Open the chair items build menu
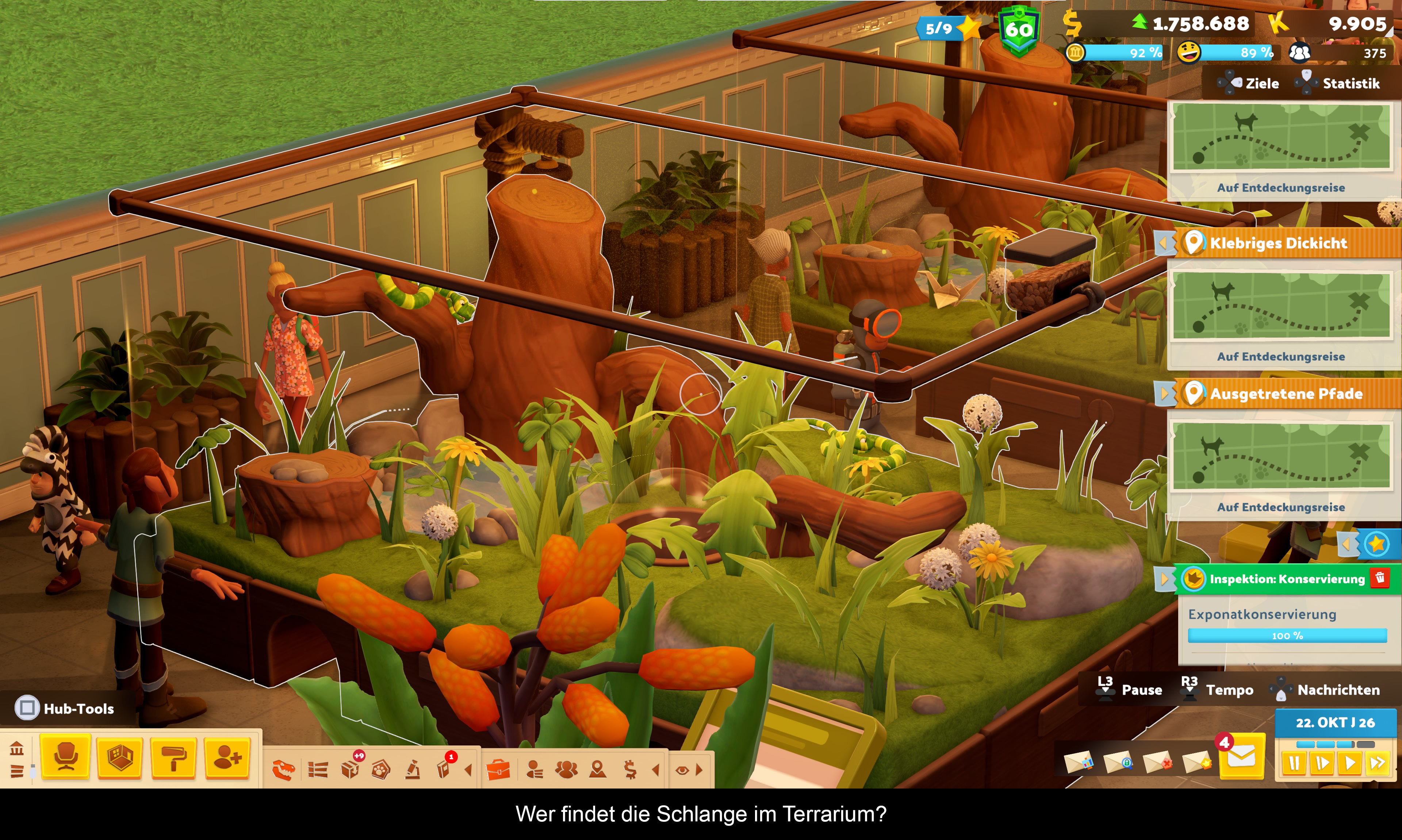The image size is (1402, 840). (66, 757)
